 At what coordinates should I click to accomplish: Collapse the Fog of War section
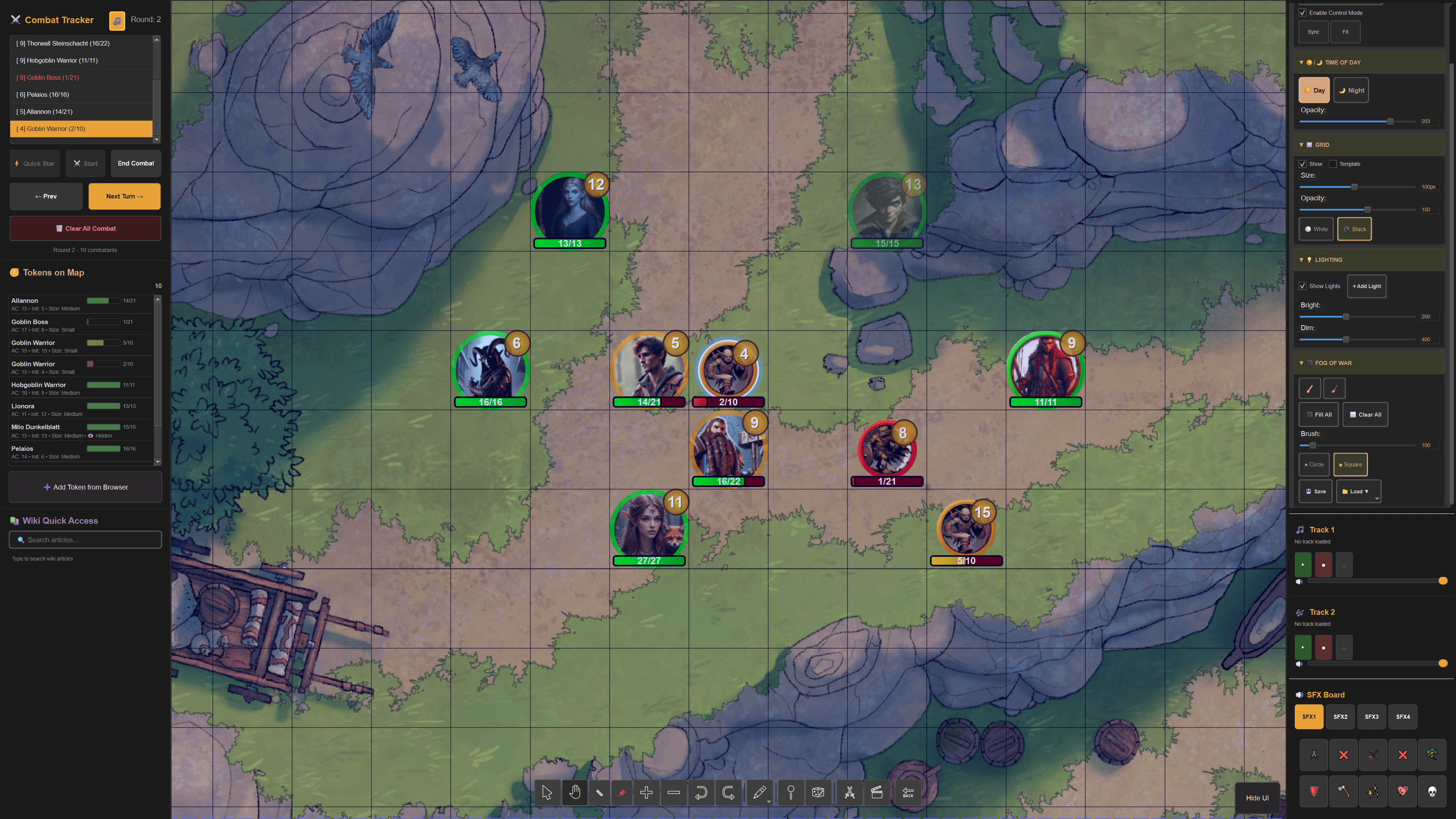tap(1302, 362)
